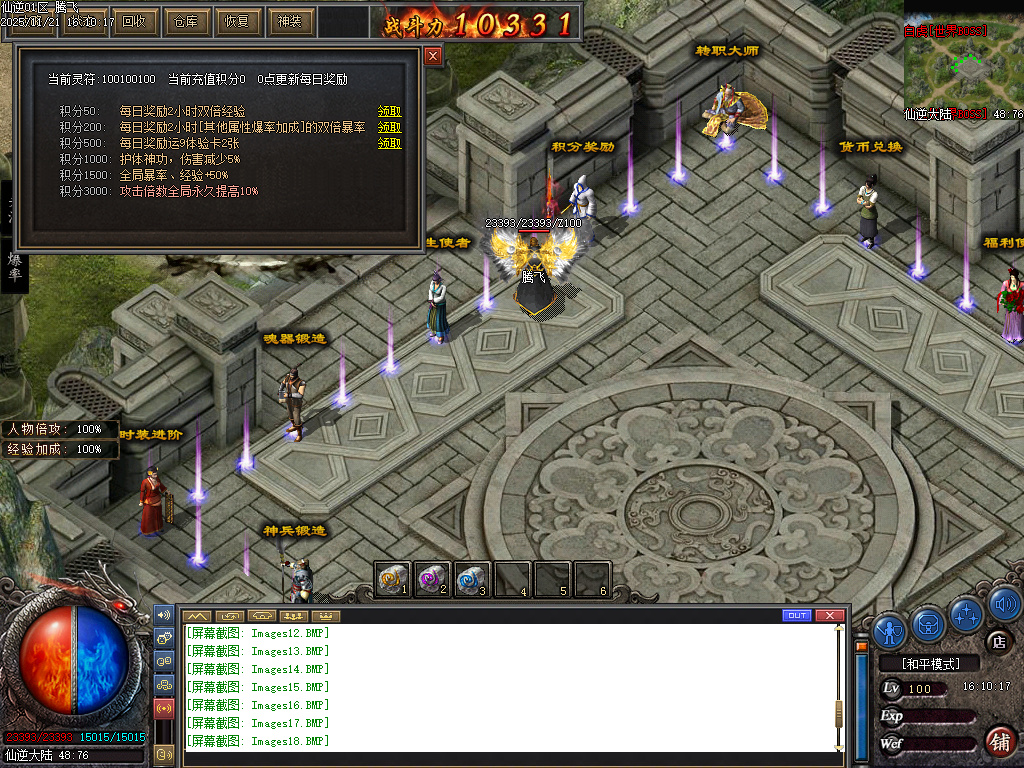Open the skills sparkle icon
This screenshot has width=1024, height=768.
(966, 612)
